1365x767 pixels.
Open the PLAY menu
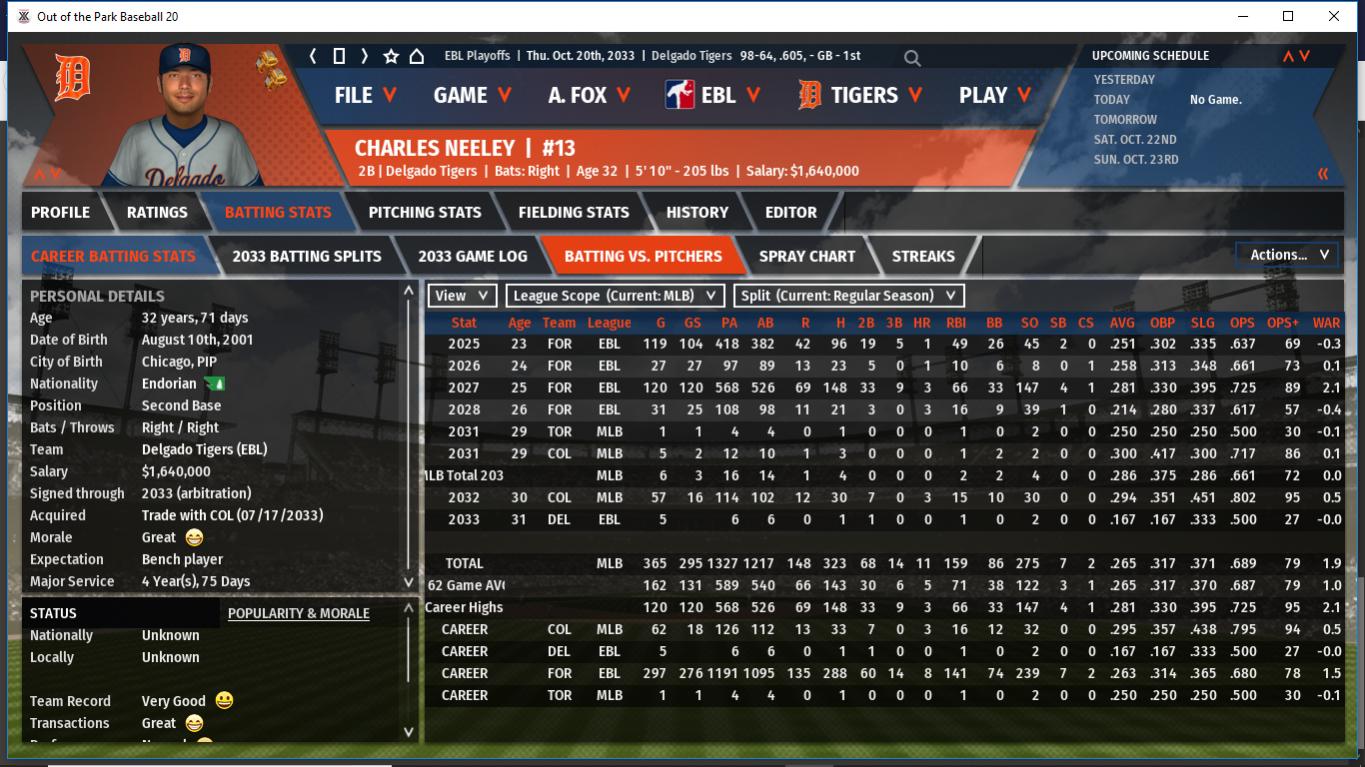[x=995, y=95]
